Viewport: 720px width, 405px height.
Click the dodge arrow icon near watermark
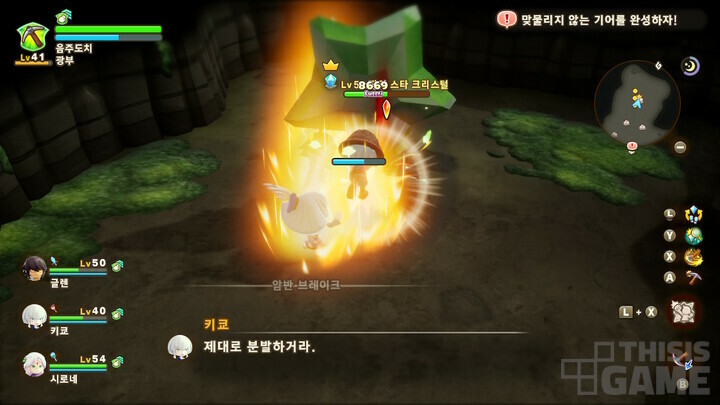click(685, 360)
